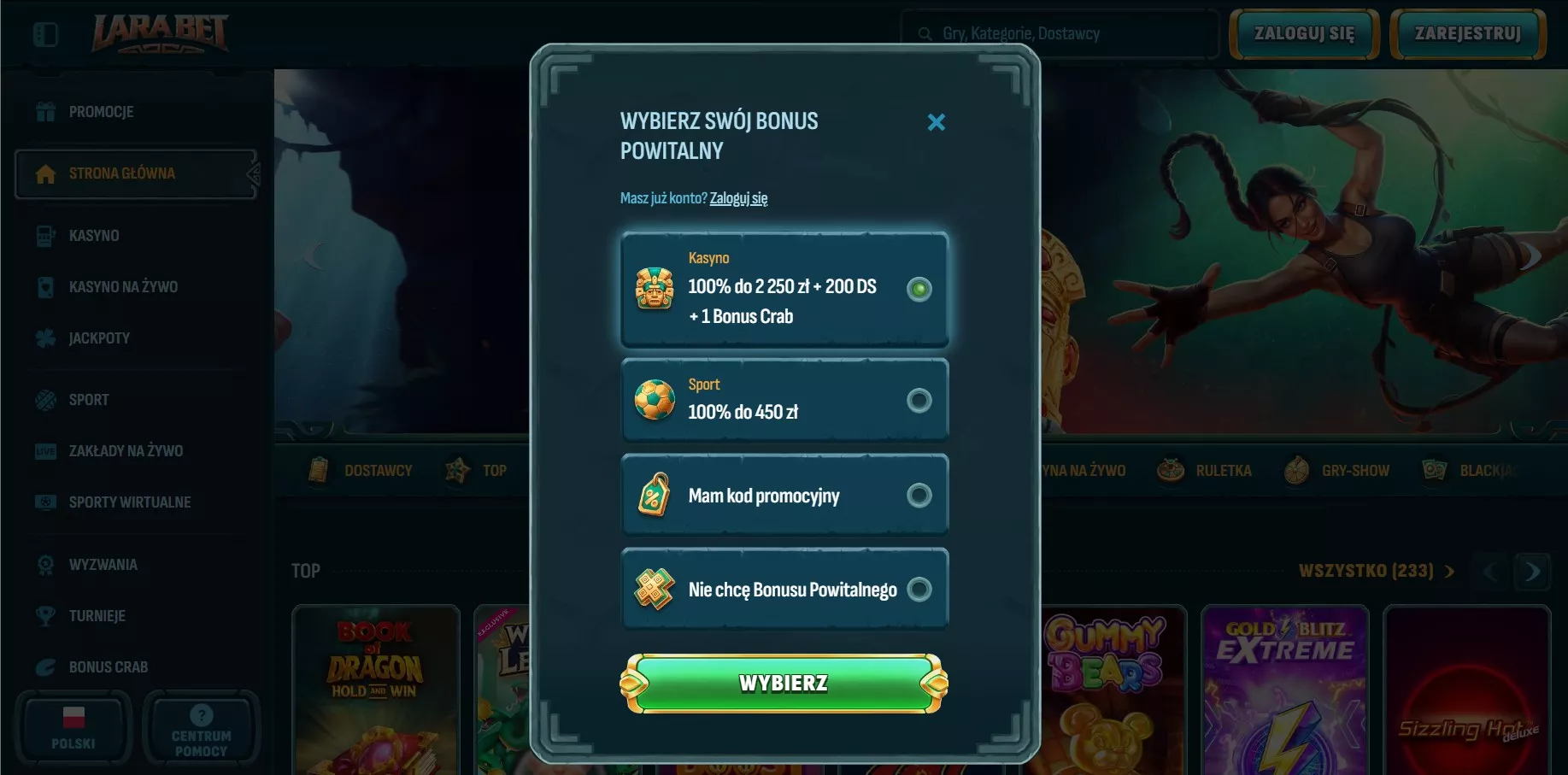Go to Kasyno na żywo section
This screenshot has height=775, width=1568.
(x=123, y=287)
